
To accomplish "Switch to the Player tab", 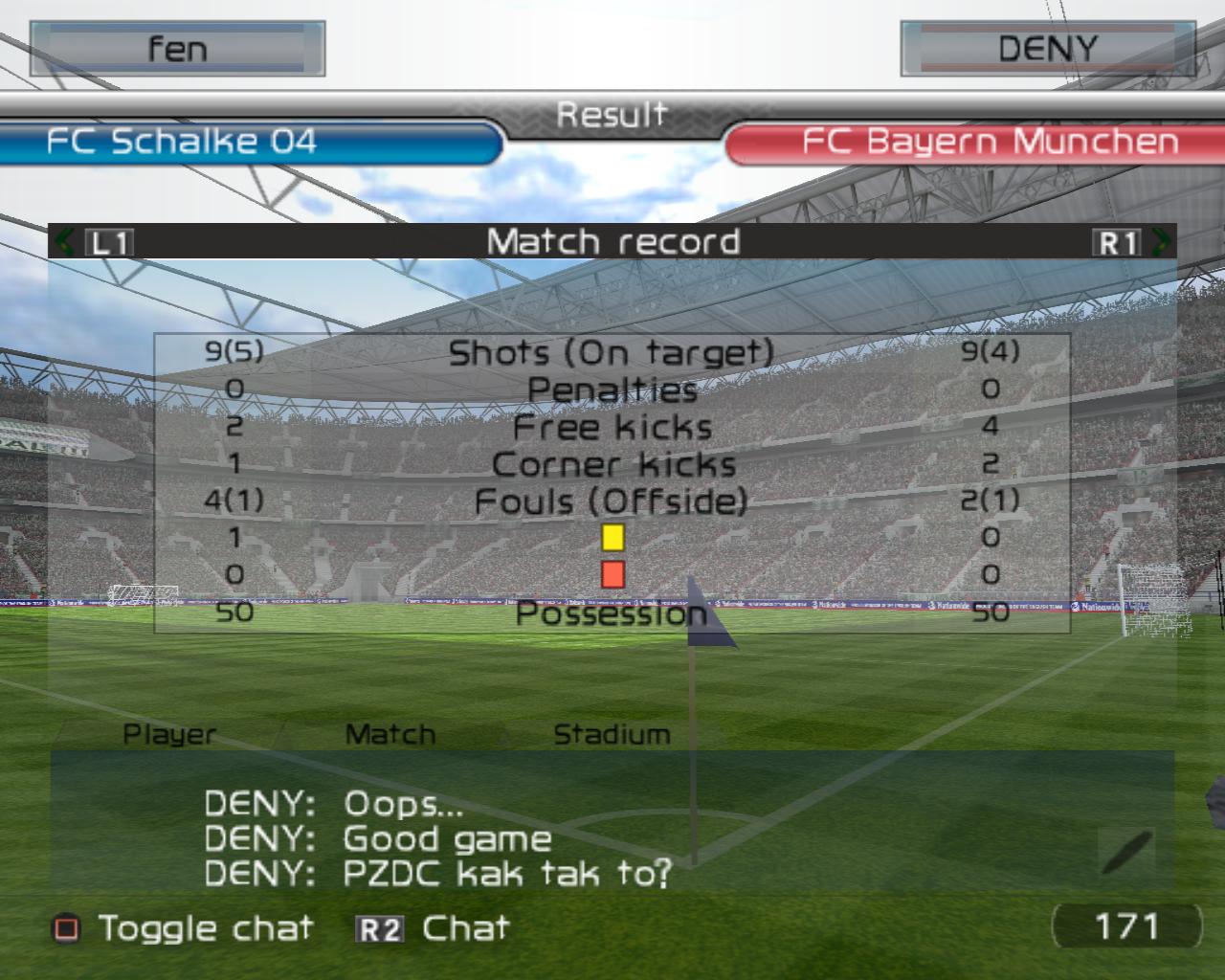I will (x=169, y=734).
